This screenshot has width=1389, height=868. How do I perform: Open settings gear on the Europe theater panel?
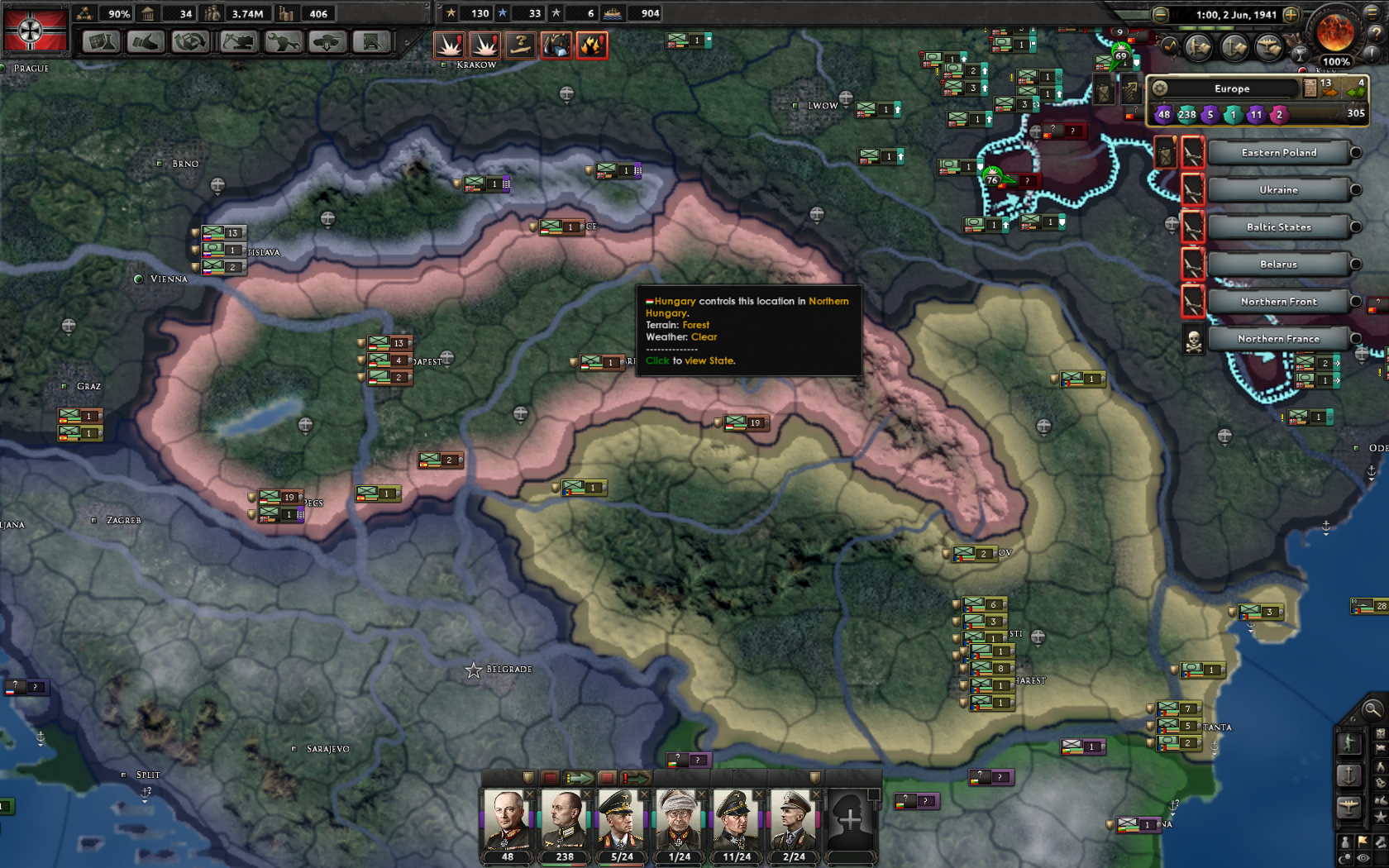(1160, 88)
